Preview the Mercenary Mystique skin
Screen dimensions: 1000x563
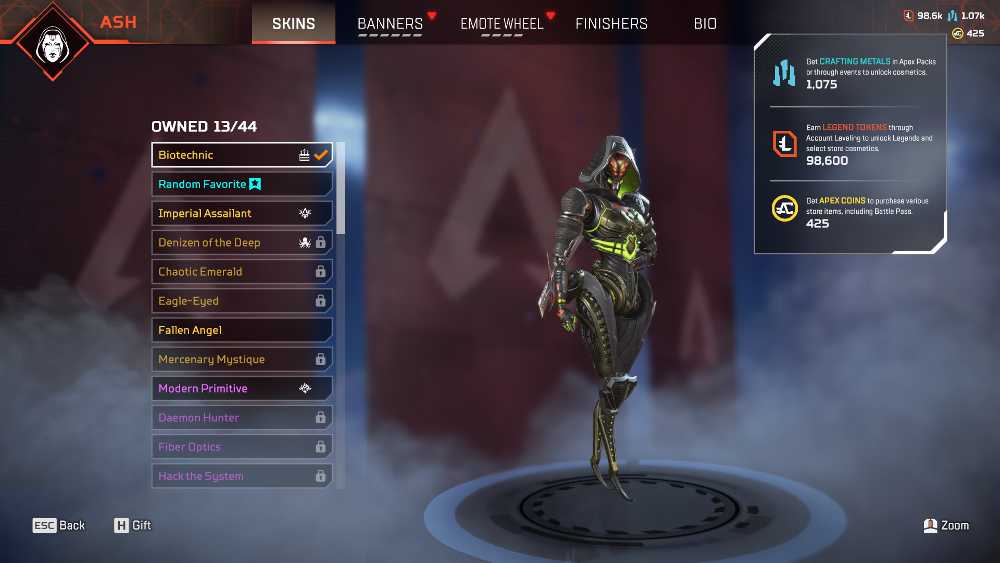[x=242, y=359]
